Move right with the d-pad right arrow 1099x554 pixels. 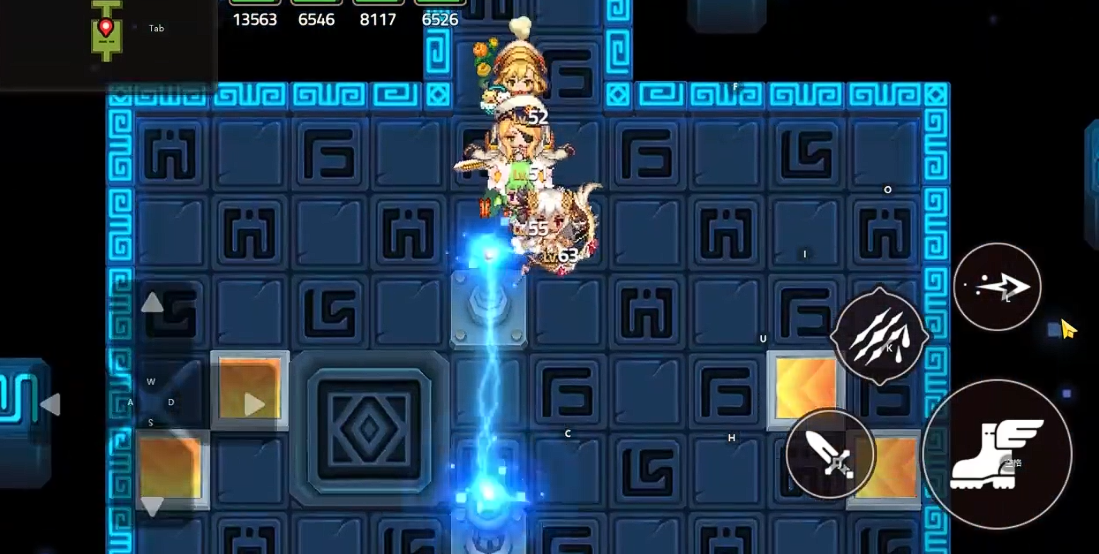tap(254, 404)
